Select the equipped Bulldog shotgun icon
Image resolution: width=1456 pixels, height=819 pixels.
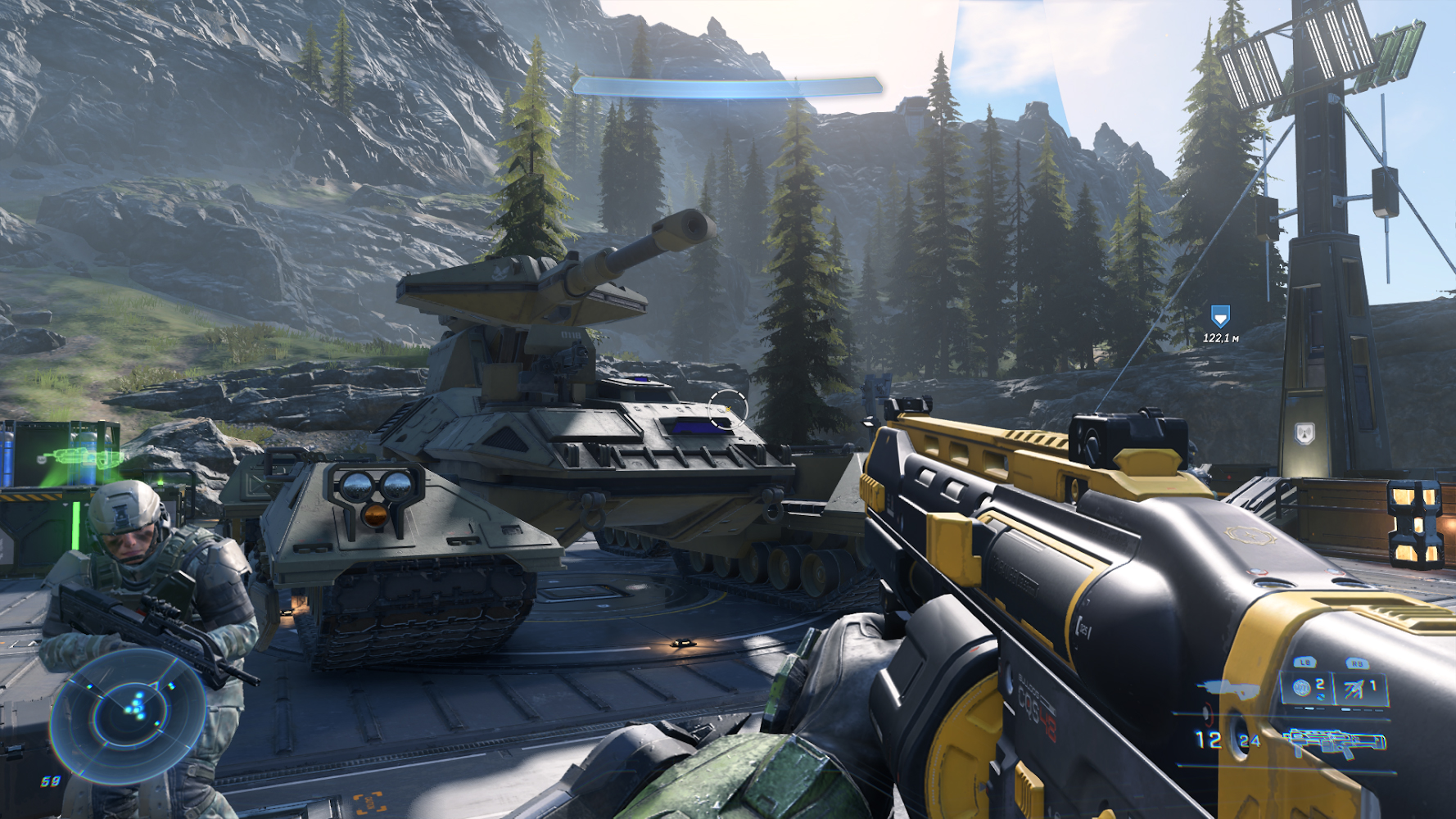pos(1333,744)
